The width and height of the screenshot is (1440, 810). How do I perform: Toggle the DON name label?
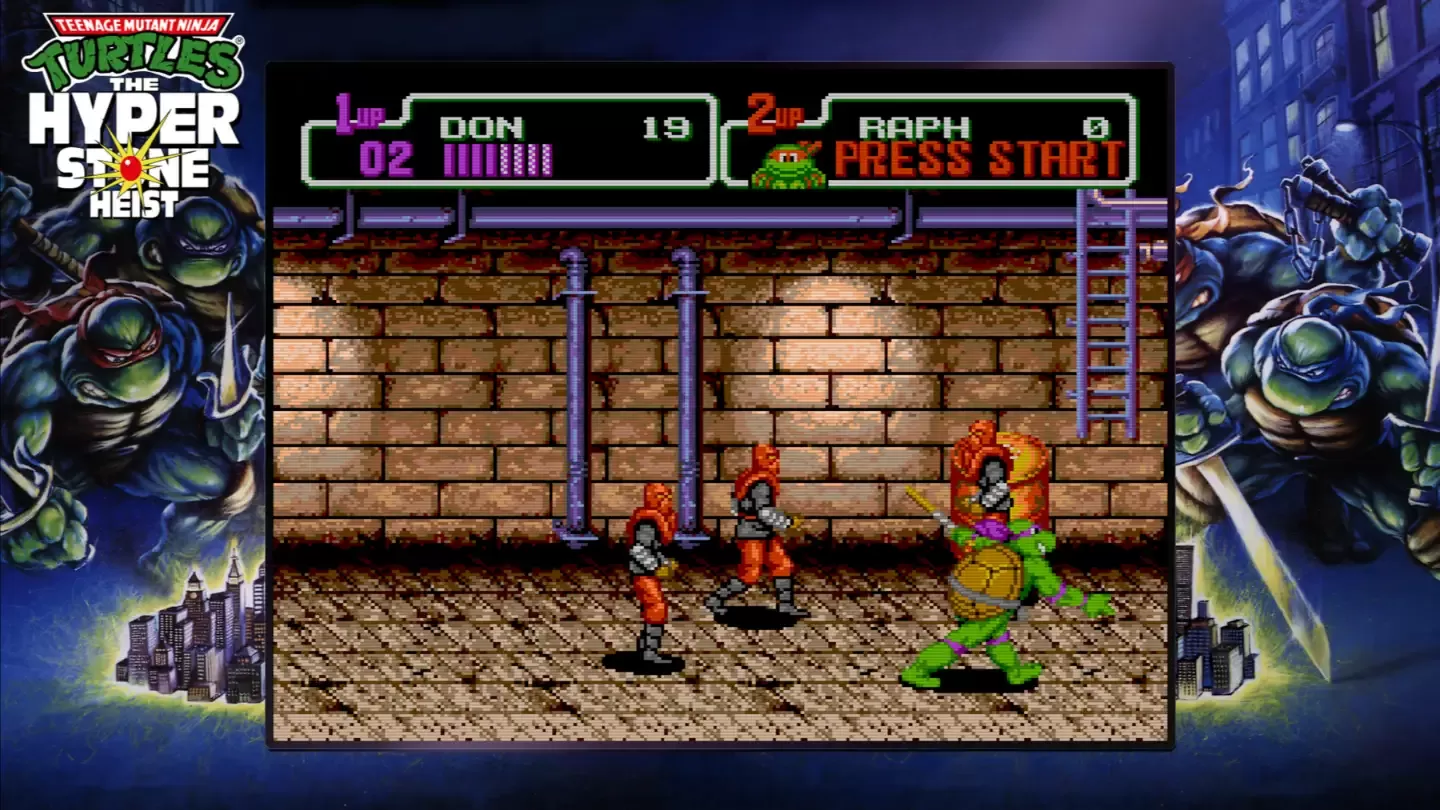(x=482, y=128)
